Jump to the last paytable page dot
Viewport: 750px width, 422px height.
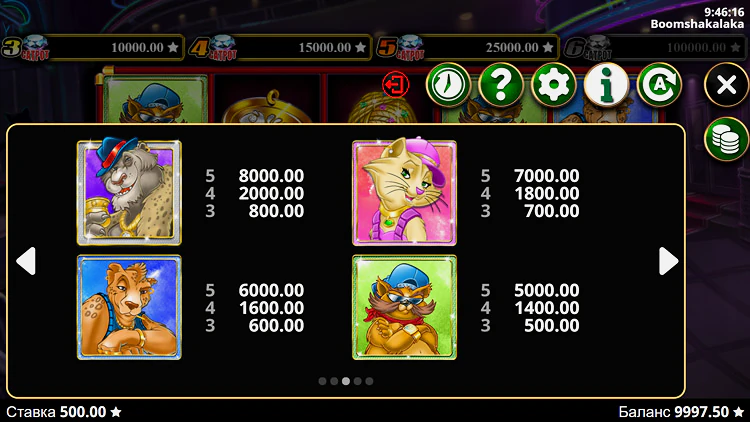[370, 381]
